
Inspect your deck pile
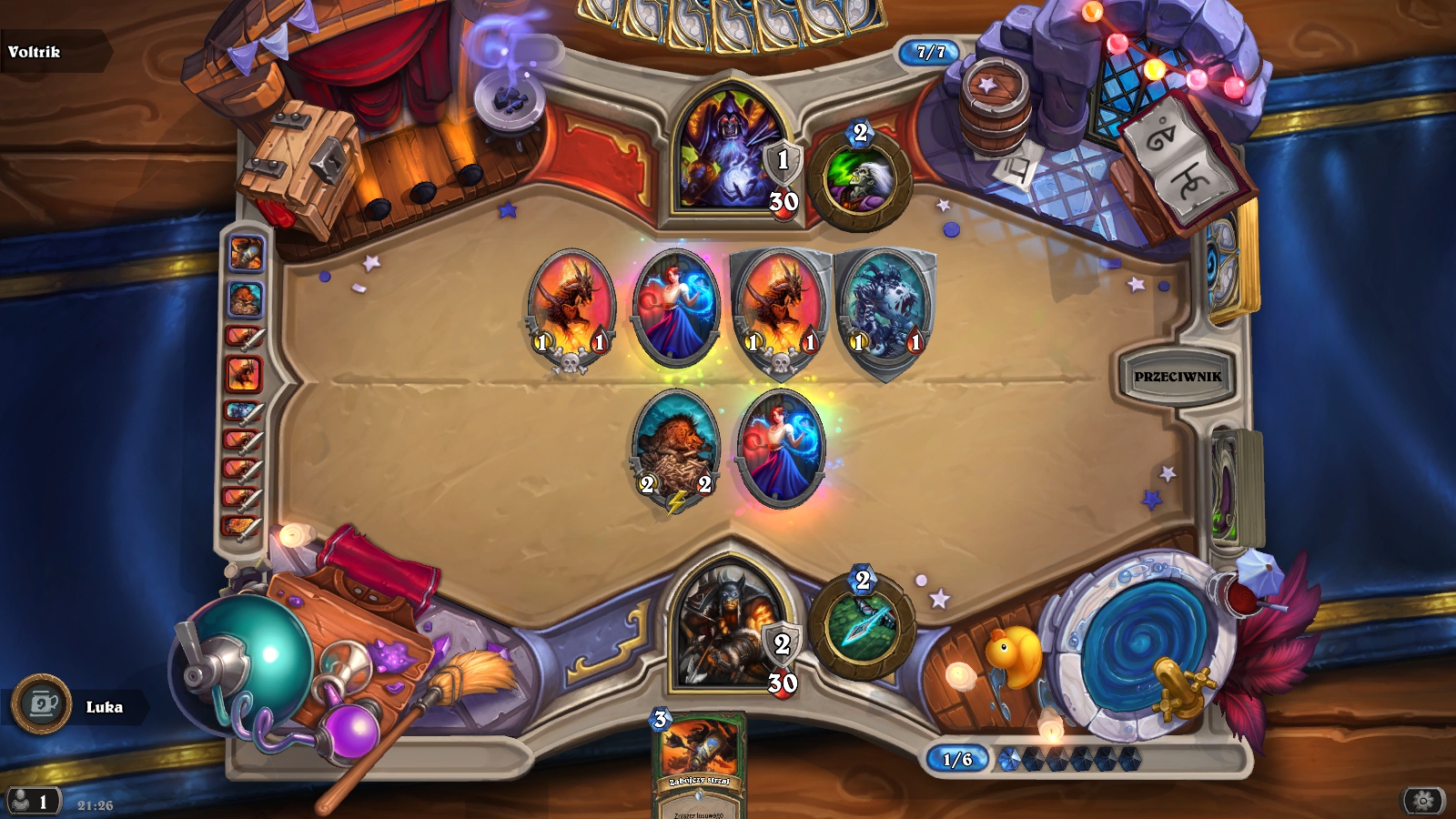(x=1236, y=487)
